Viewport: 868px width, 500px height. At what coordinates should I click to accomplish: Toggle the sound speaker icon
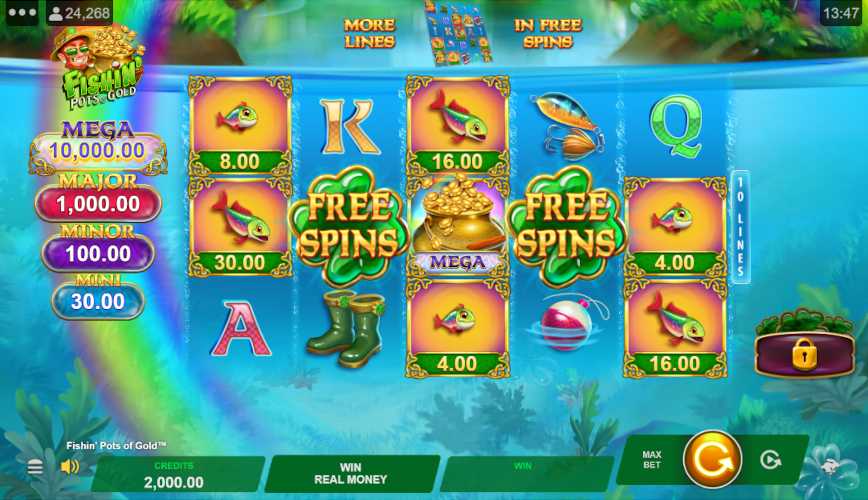click(70, 467)
